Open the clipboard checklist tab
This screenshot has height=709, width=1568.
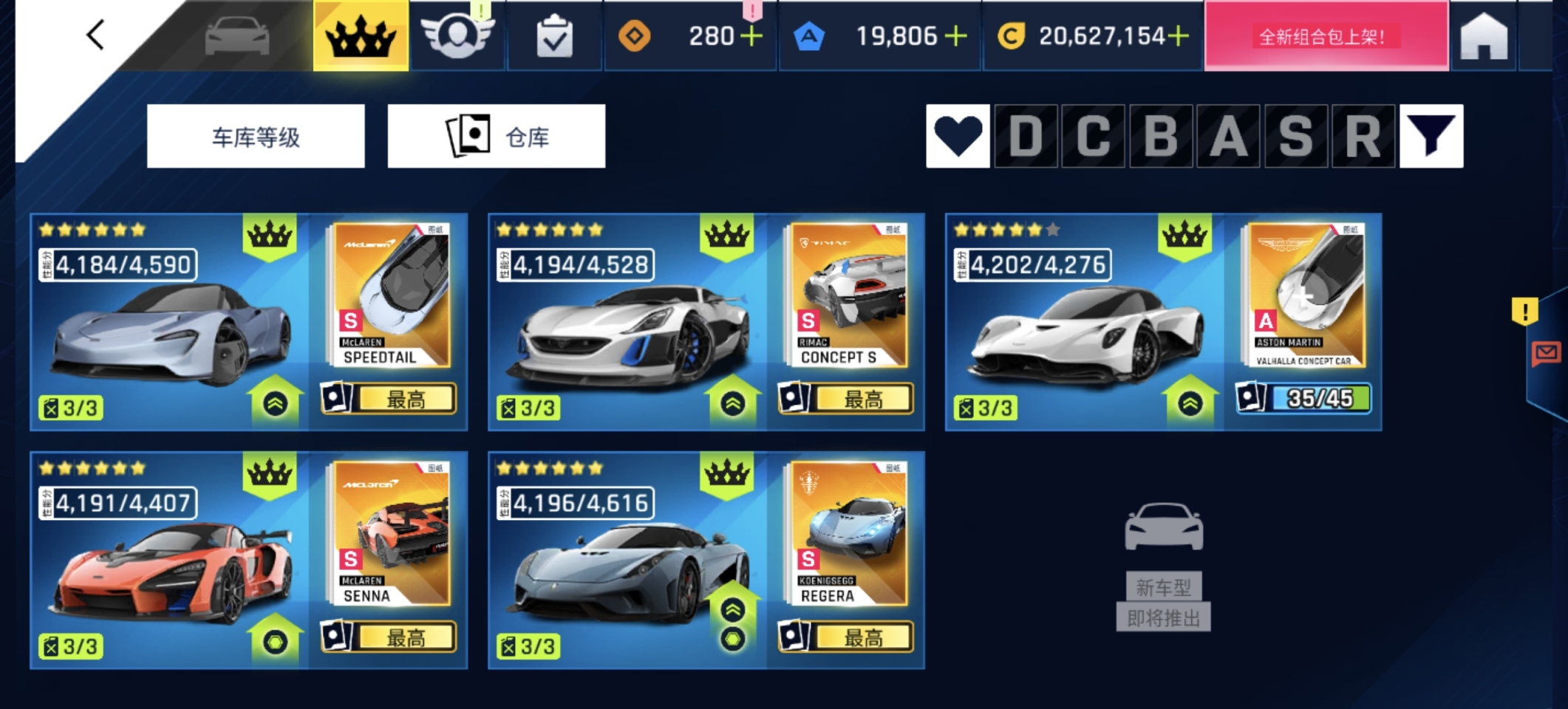[554, 37]
